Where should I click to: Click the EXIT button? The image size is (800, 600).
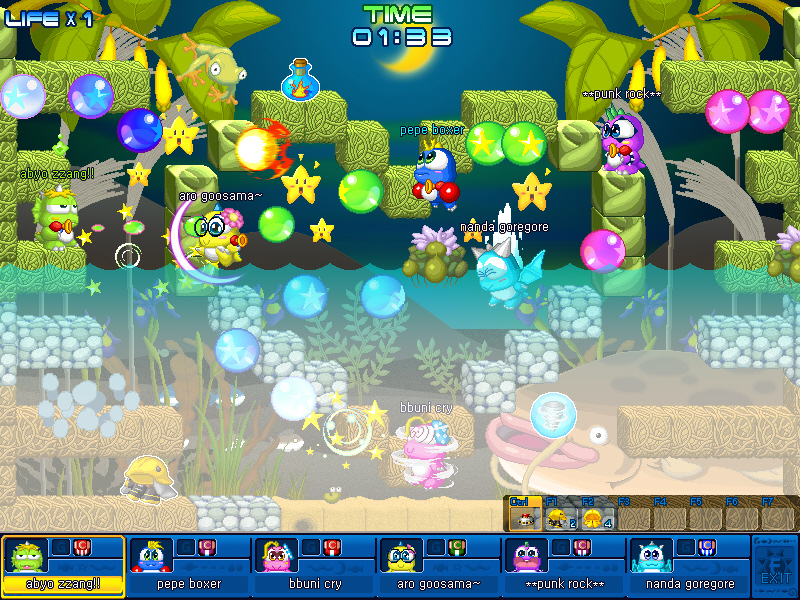pos(774,567)
